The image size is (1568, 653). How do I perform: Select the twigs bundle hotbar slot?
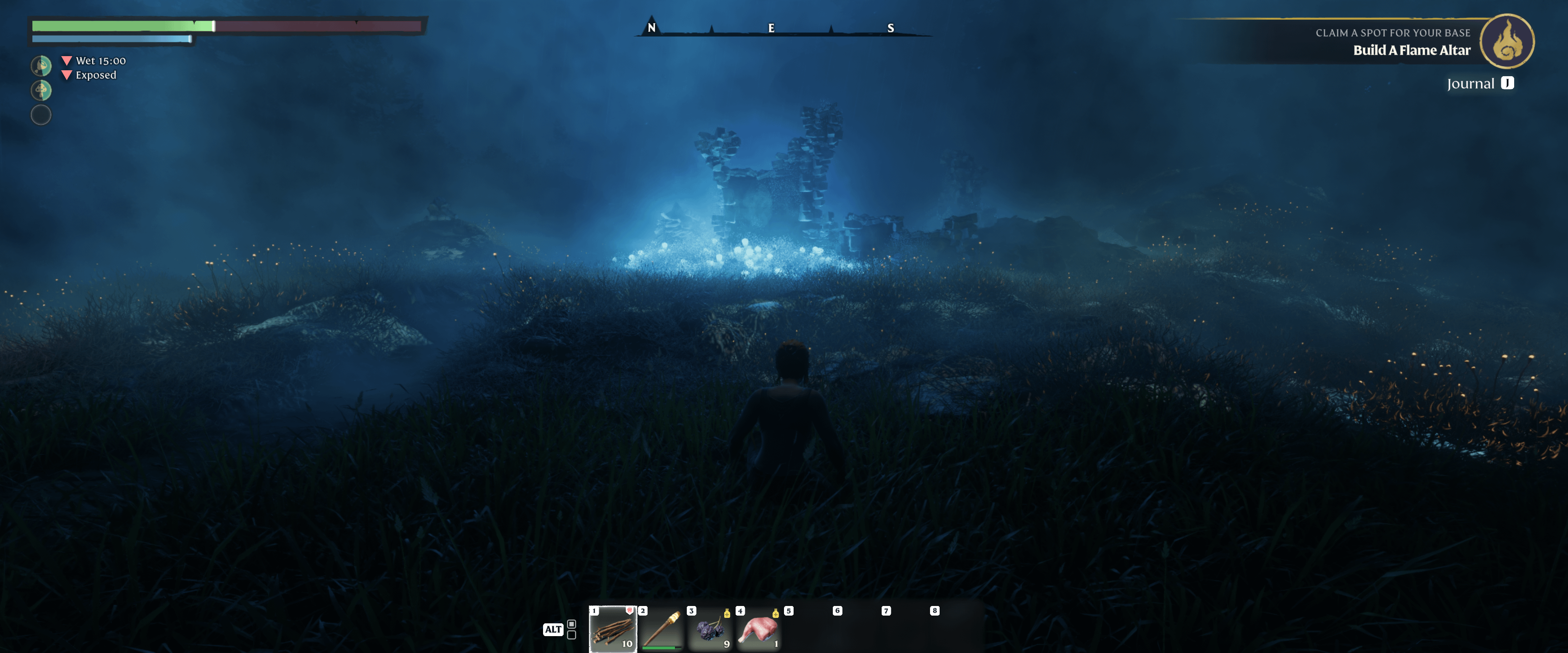(612, 629)
